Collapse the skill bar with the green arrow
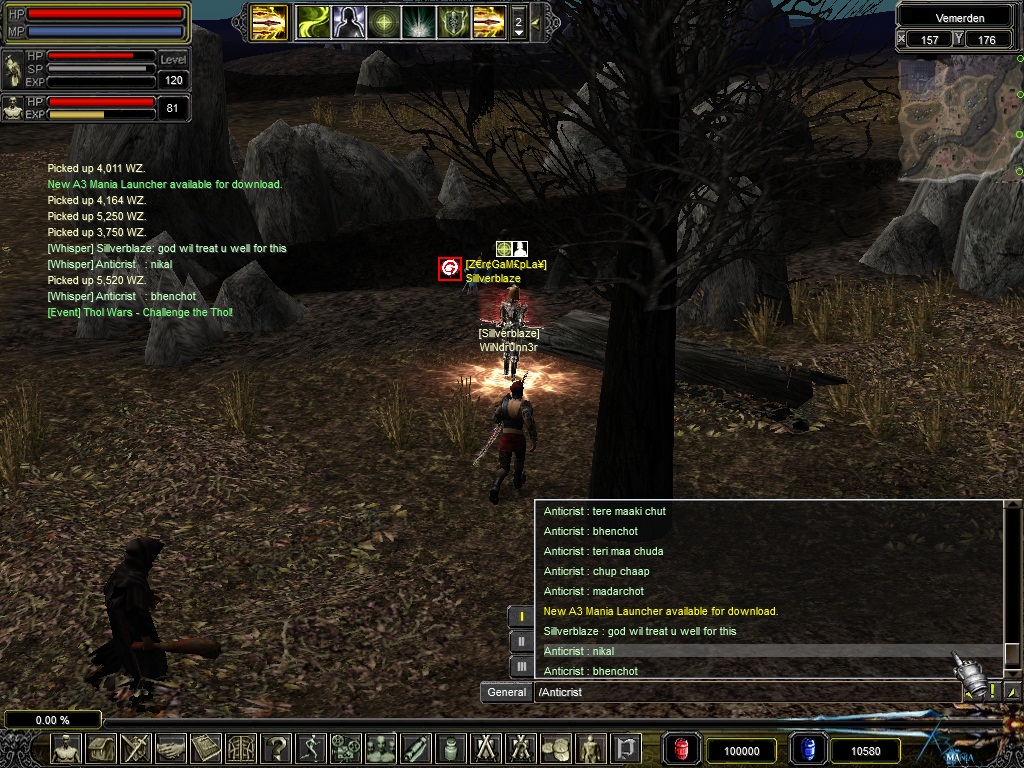 pyautogui.click(x=536, y=21)
